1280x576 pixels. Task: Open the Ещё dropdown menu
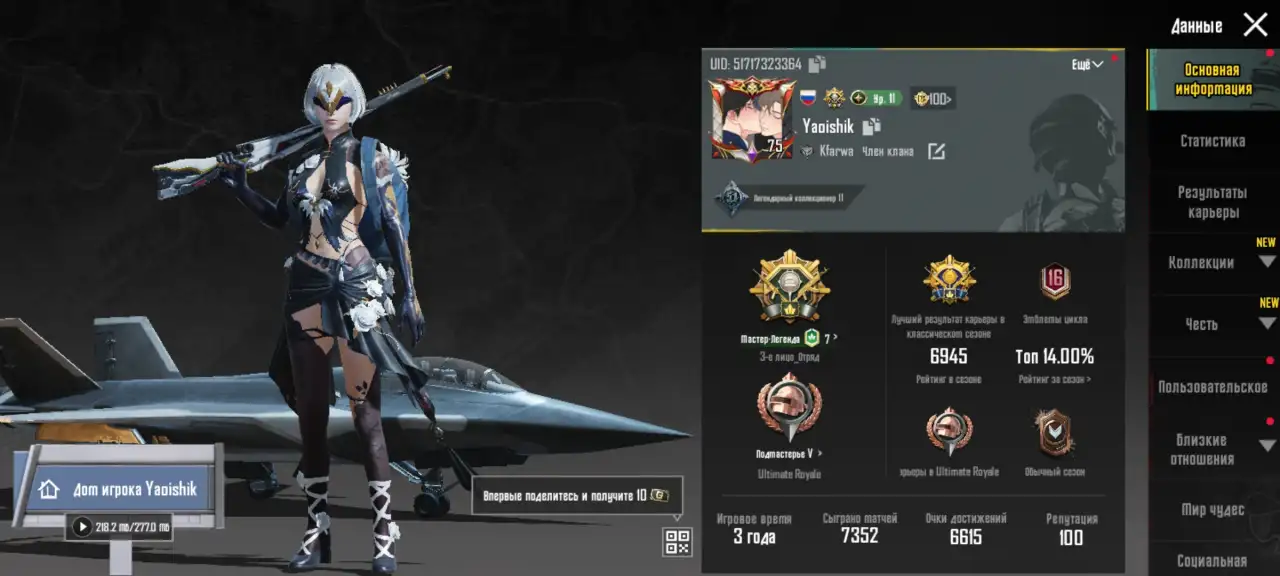[x=1087, y=64]
